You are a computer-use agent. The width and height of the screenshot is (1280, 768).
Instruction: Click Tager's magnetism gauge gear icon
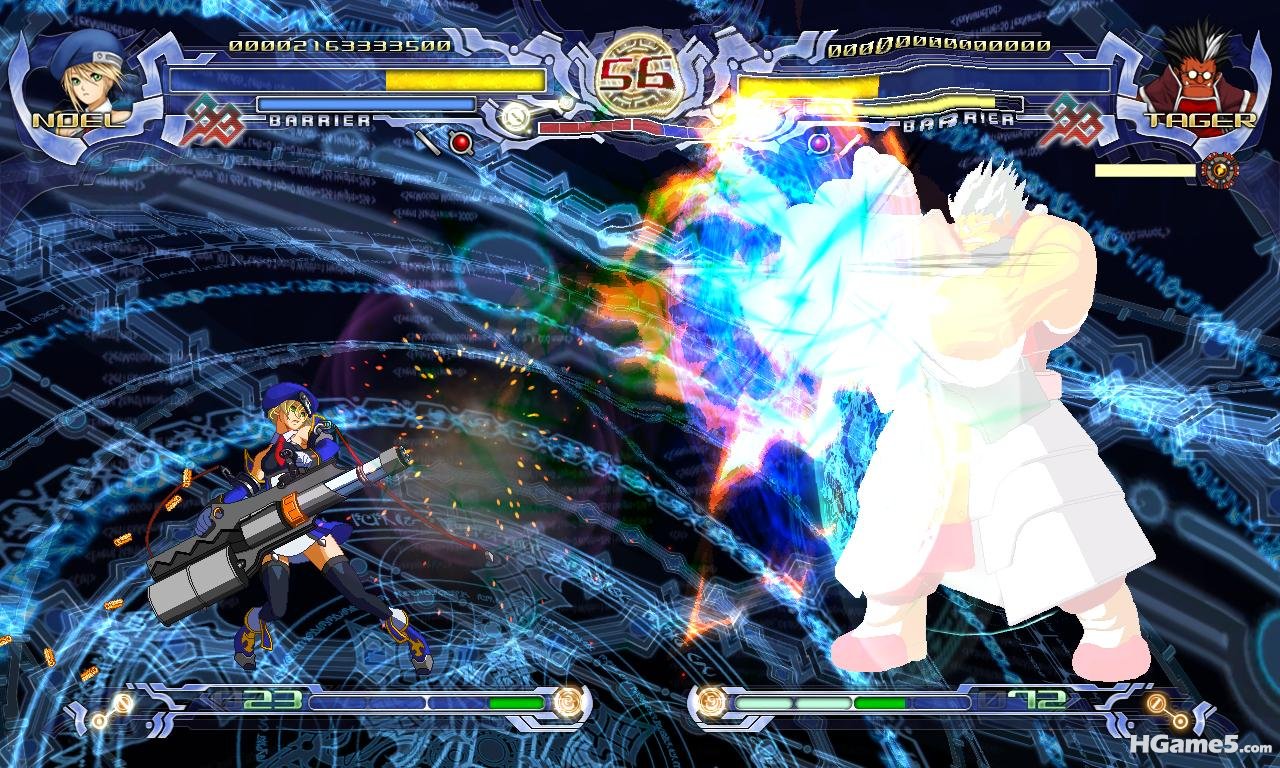click(1219, 169)
